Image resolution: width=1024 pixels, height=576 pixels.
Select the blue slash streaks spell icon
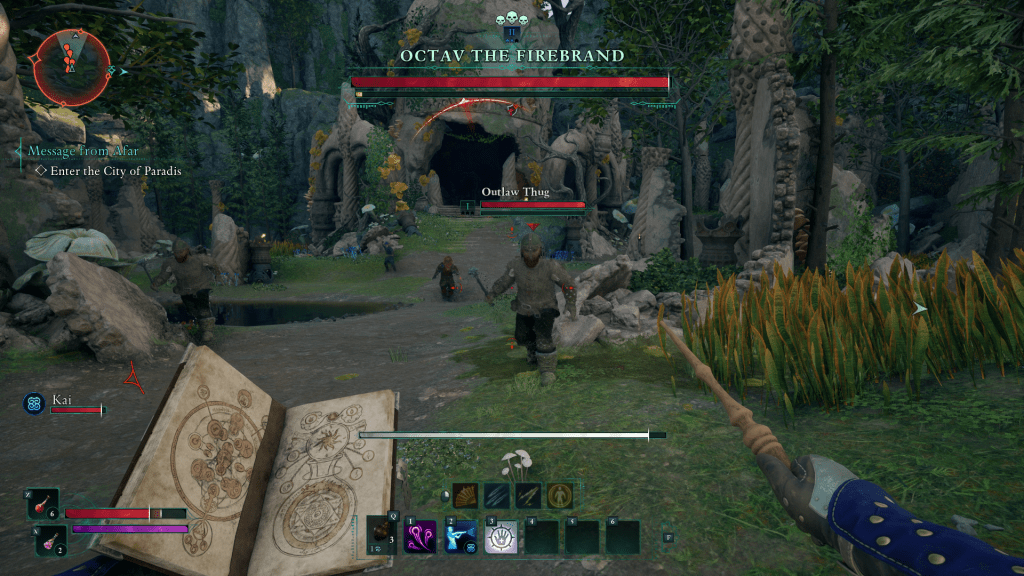(497, 494)
